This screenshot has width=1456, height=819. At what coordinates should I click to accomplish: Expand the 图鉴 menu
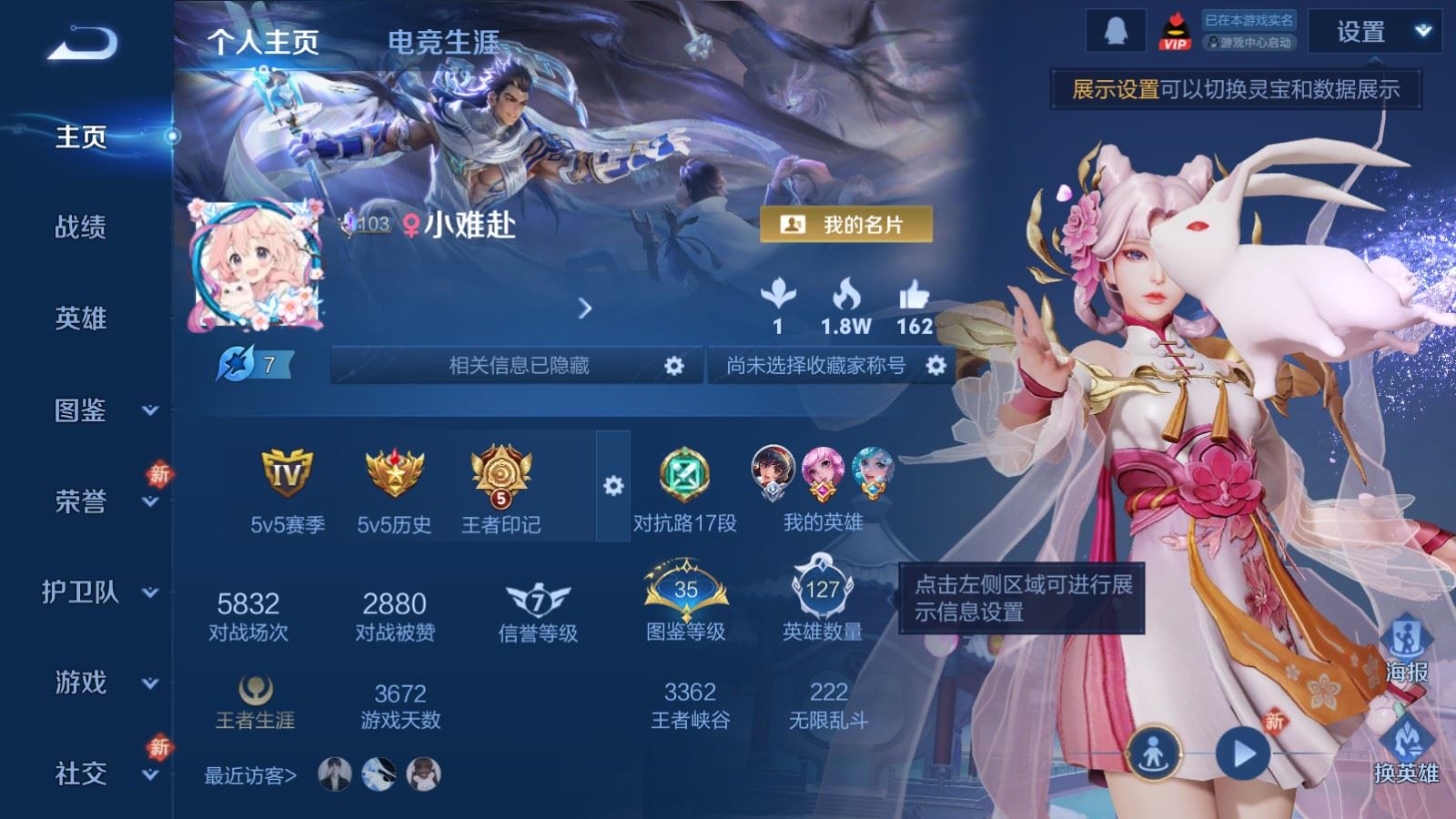[100, 410]
